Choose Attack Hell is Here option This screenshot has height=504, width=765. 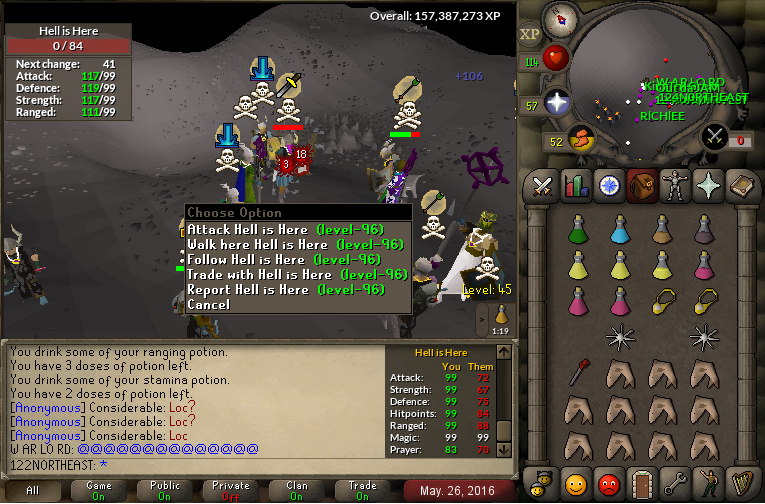coord(295,229)
